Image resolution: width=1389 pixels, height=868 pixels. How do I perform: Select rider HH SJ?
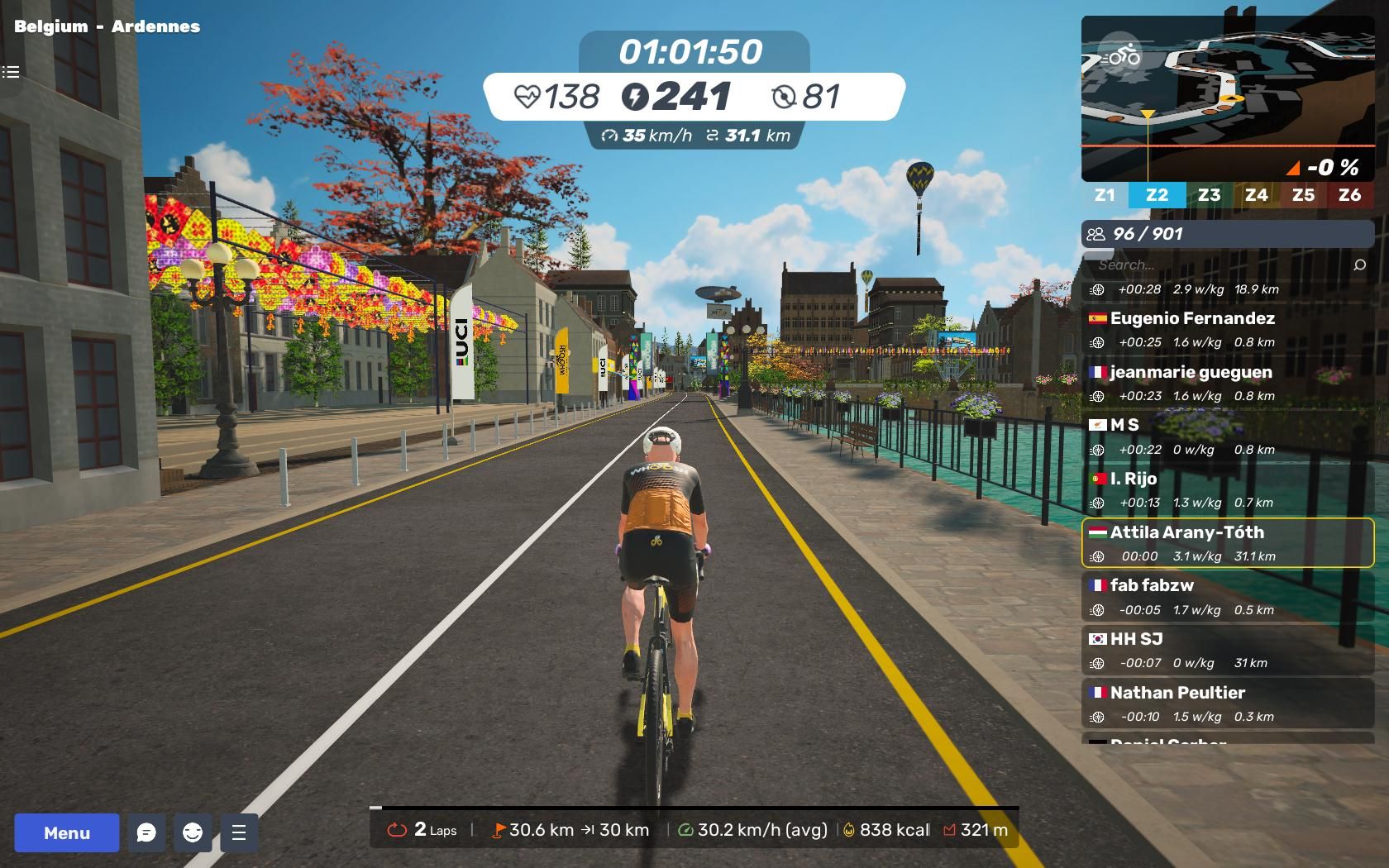pos(1227,650)
